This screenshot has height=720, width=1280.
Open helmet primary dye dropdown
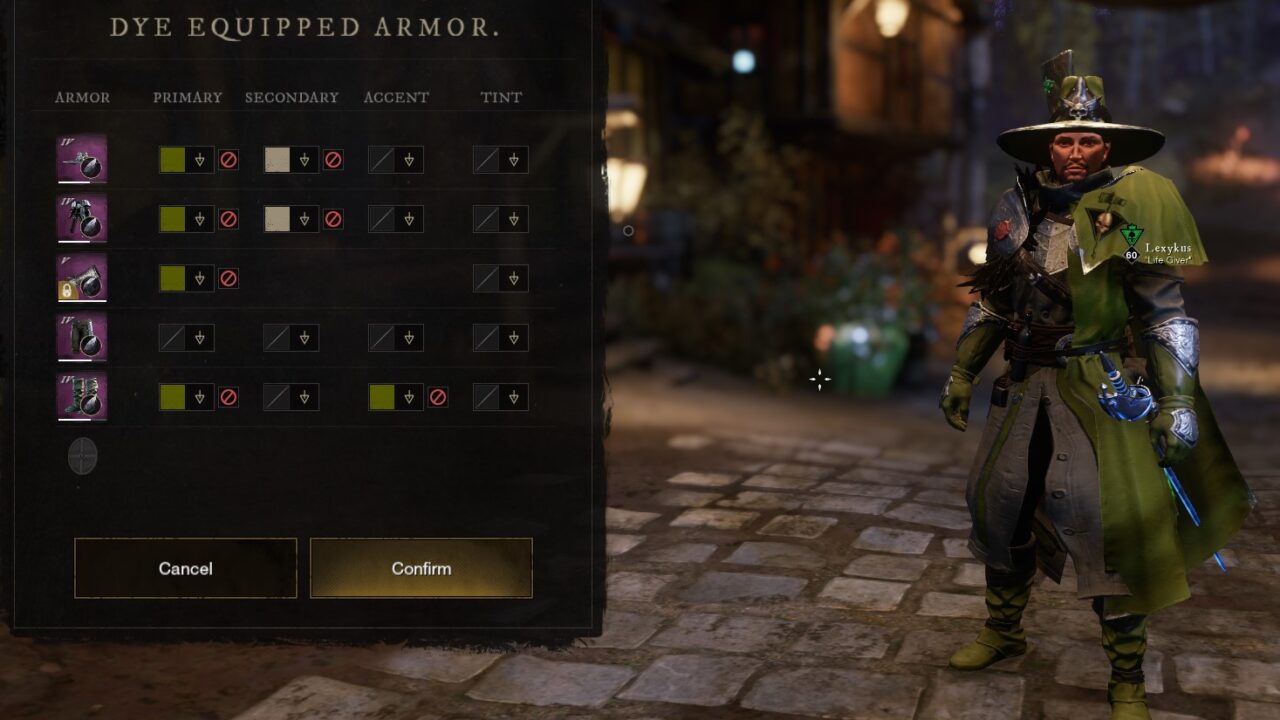(199, 160)
